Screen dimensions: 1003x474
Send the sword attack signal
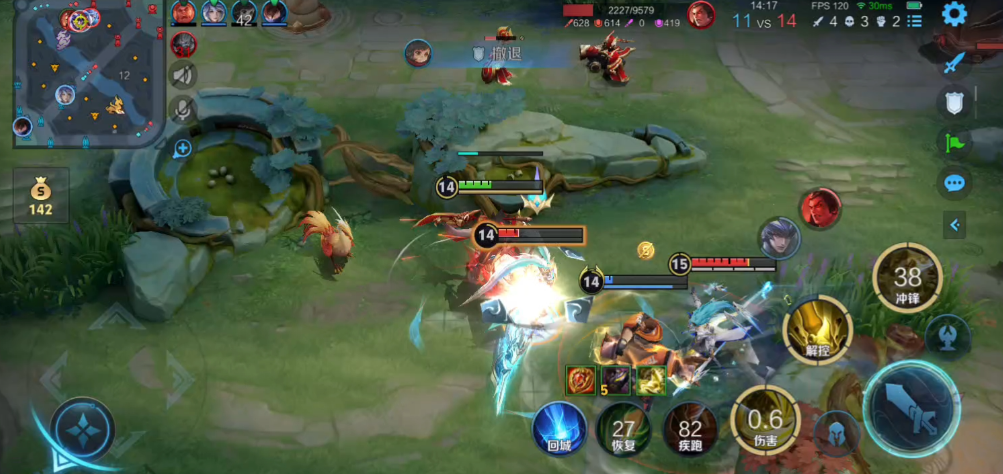(x=954, y=62)
